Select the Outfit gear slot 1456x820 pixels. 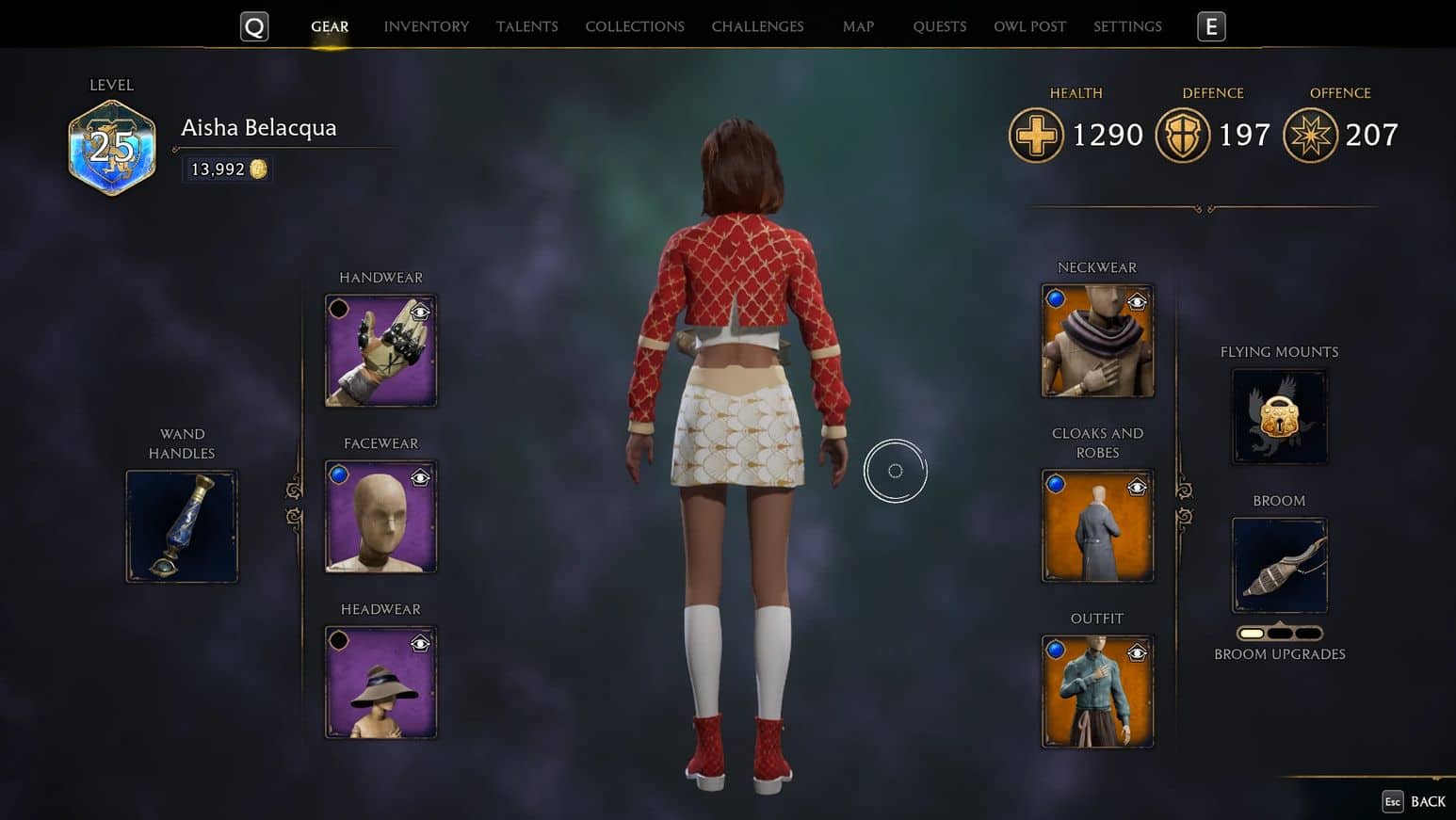click(1097, 692)
